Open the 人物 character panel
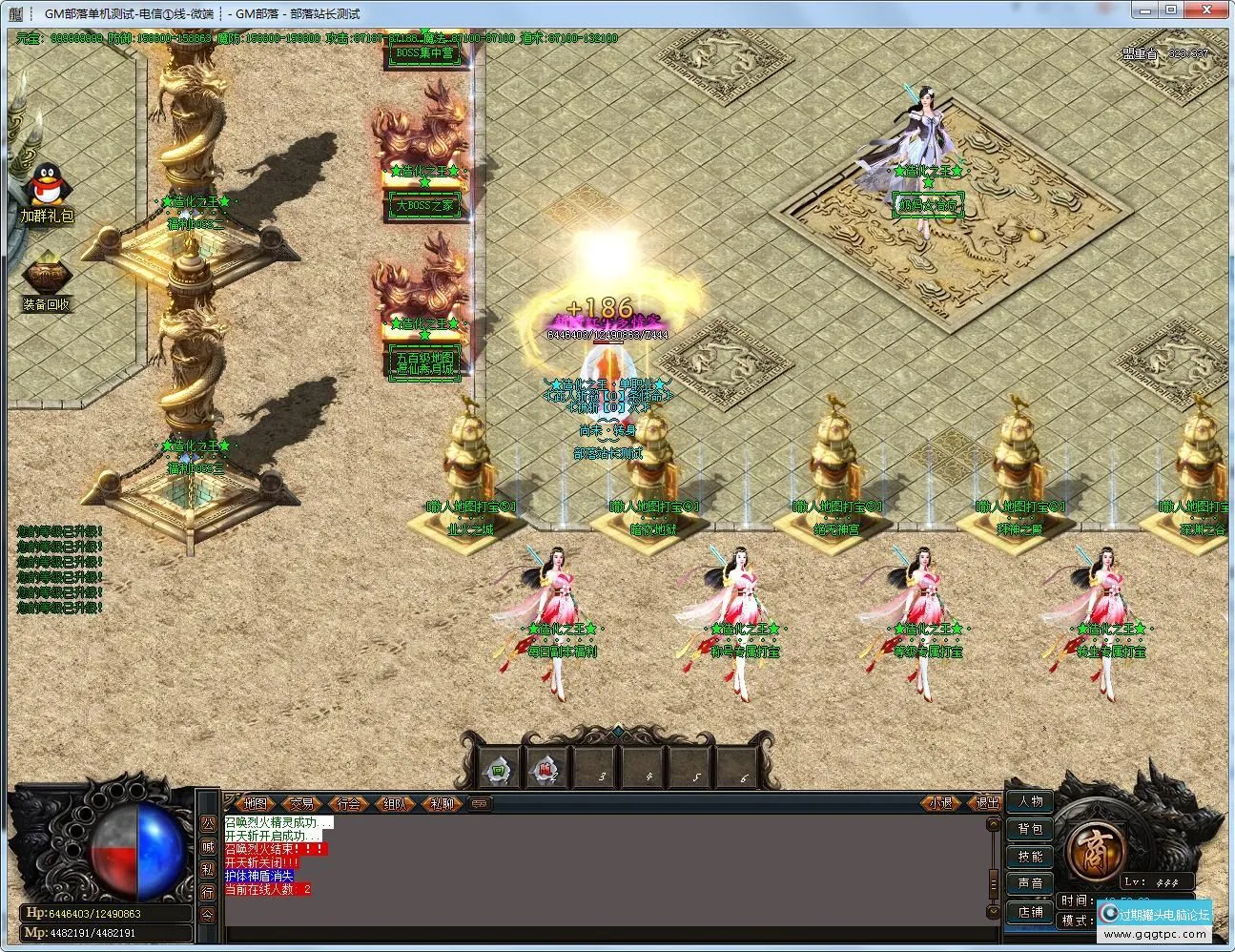 click(1030, 801)
